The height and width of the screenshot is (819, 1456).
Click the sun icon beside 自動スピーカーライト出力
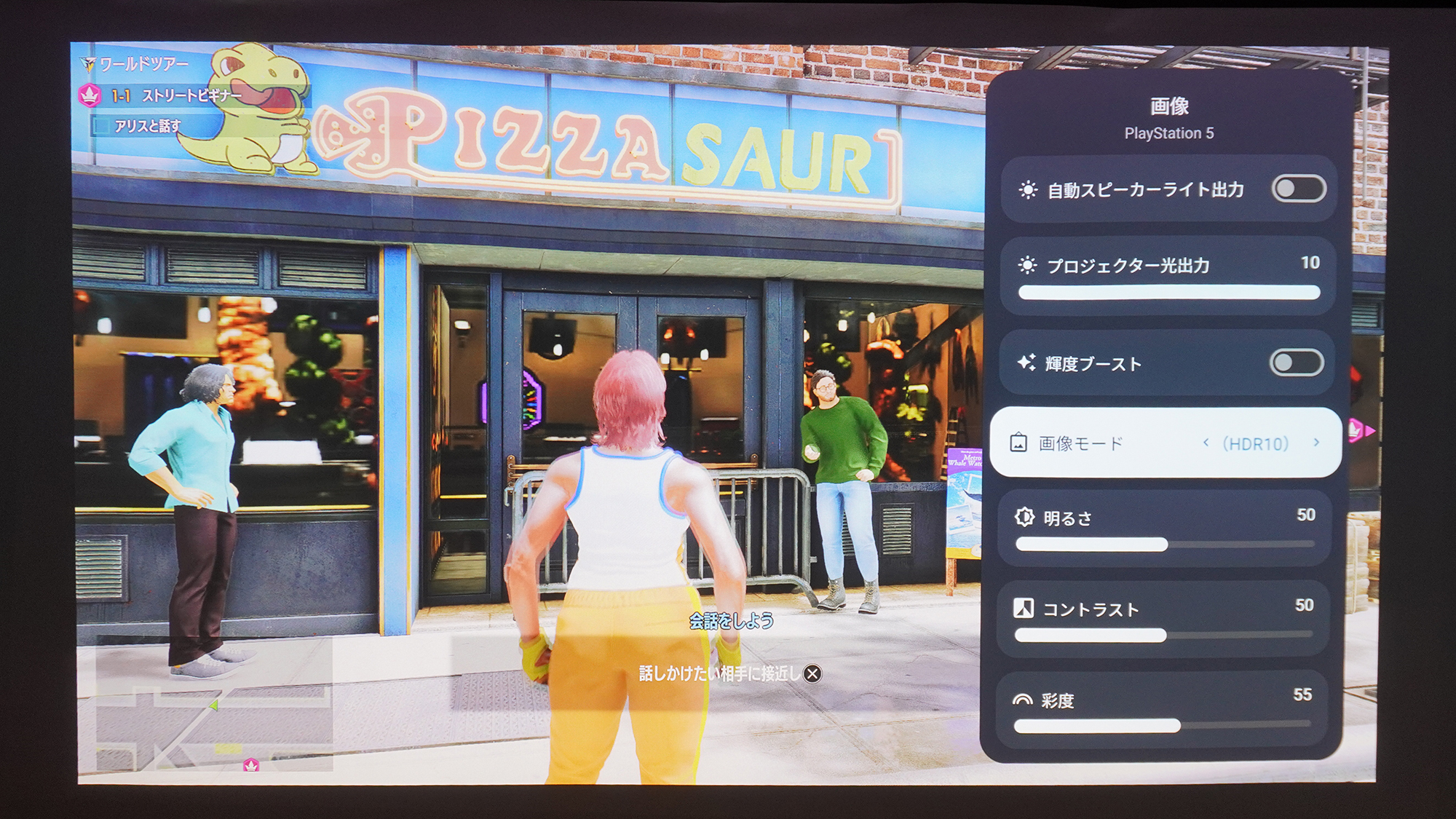click(x=1026, y=188)
